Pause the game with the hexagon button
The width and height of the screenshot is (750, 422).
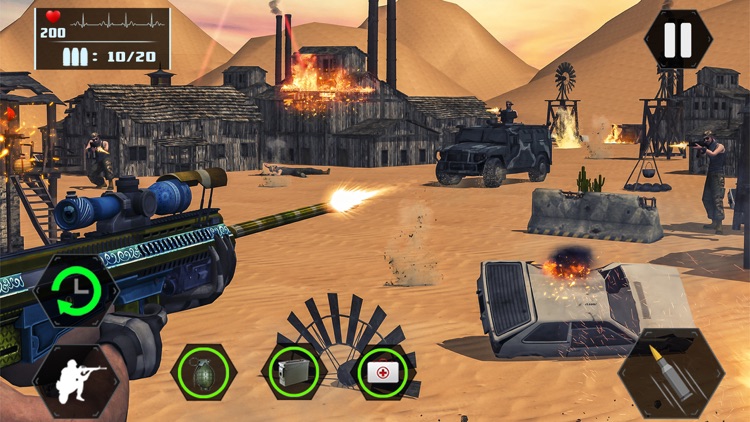click(x=678, y=40)
